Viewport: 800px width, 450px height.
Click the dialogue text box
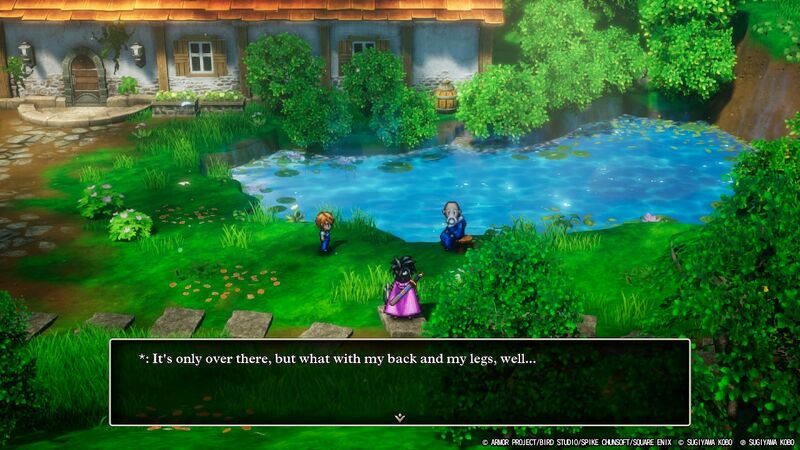point(399,381)
